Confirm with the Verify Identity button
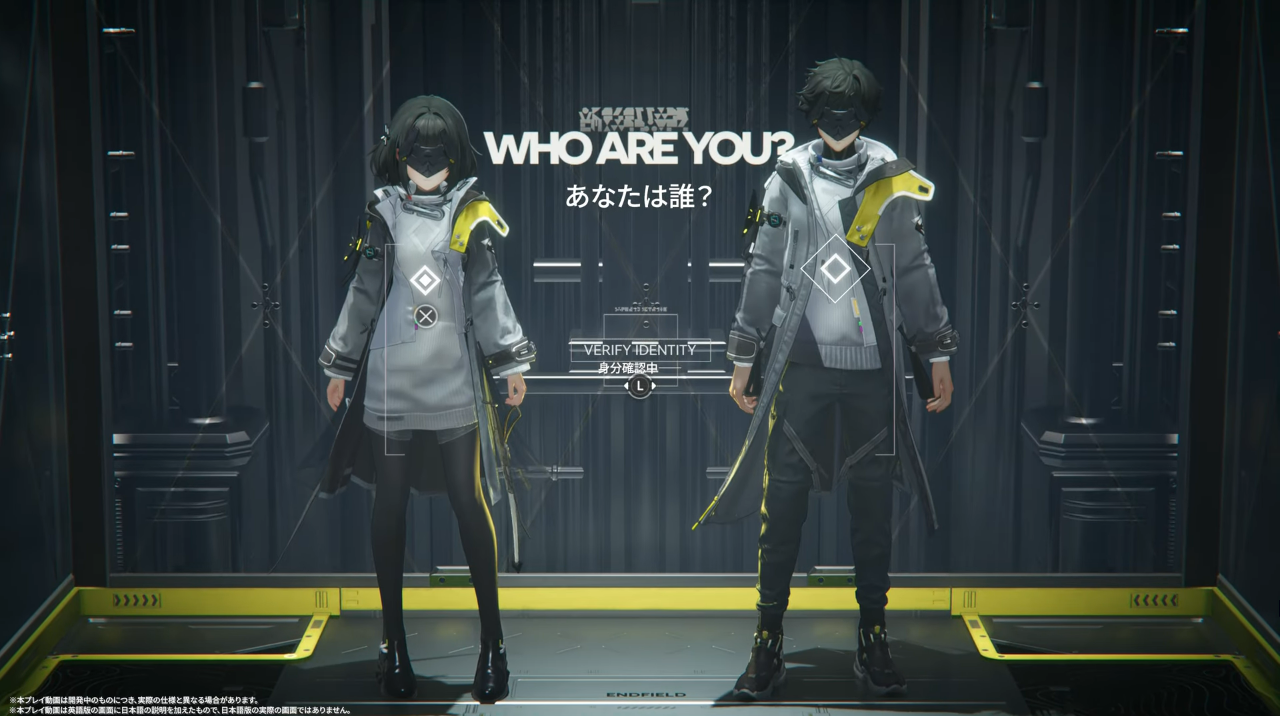1280x716 pixels. (x=639, y=350)
